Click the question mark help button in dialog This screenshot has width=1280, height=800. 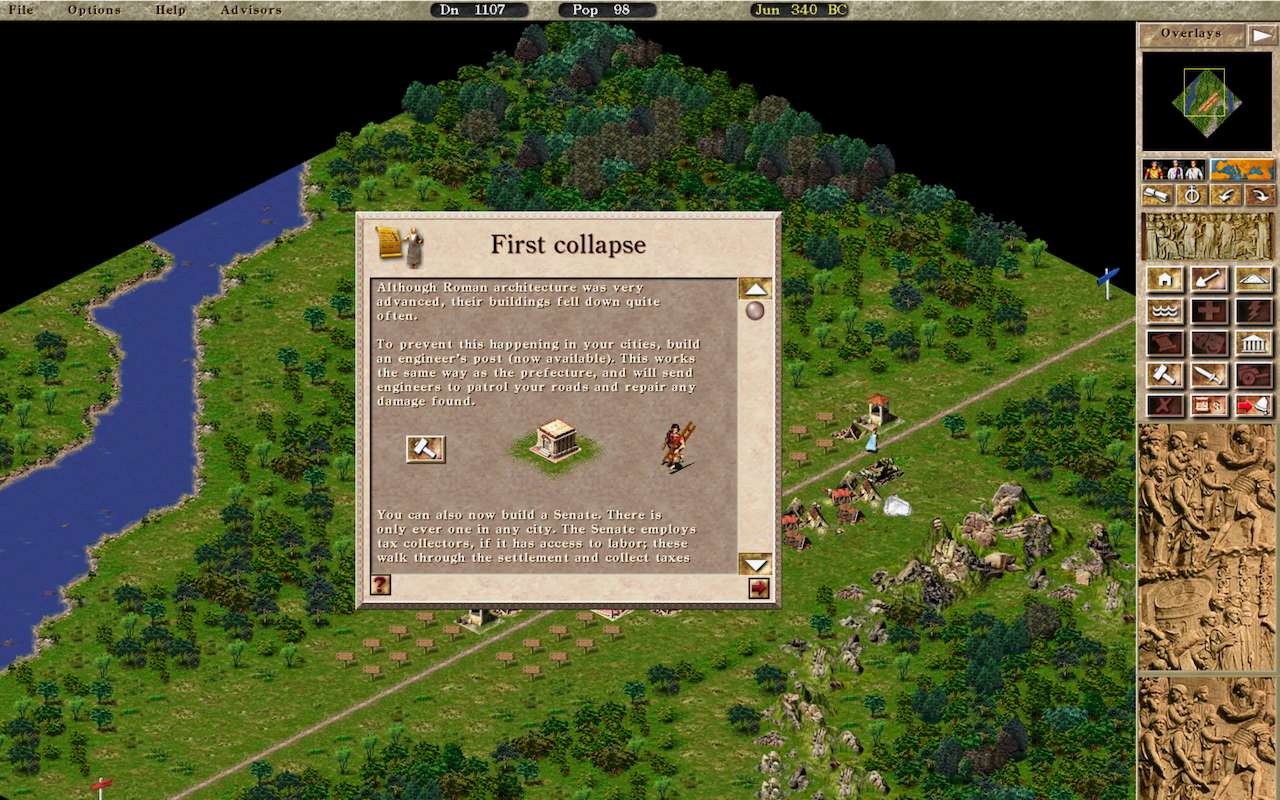[x=380, y=585]
